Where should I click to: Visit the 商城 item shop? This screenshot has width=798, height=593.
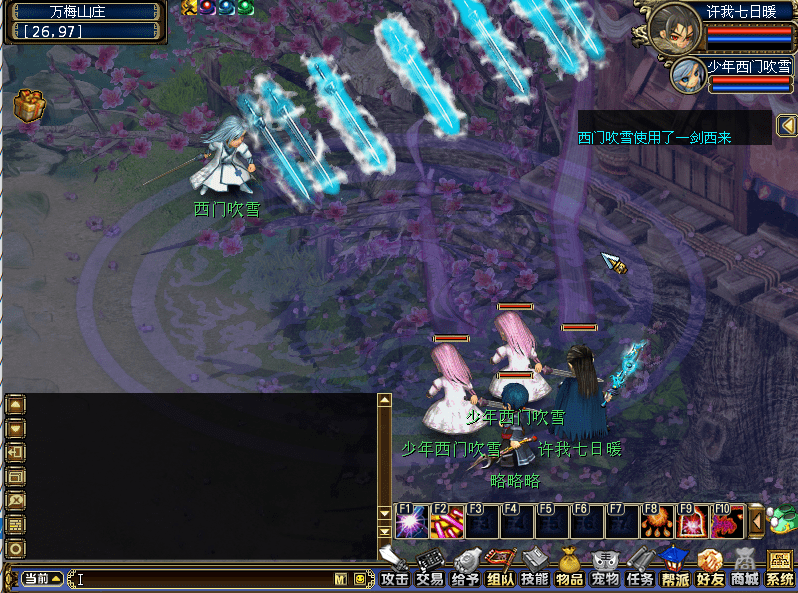coord(745,570)
